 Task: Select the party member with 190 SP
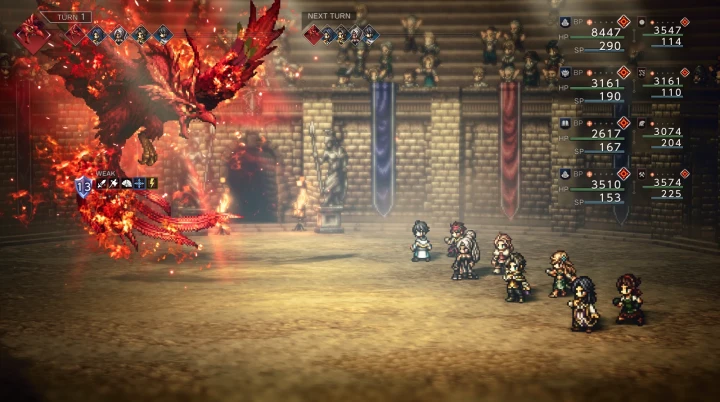point(598,97)
